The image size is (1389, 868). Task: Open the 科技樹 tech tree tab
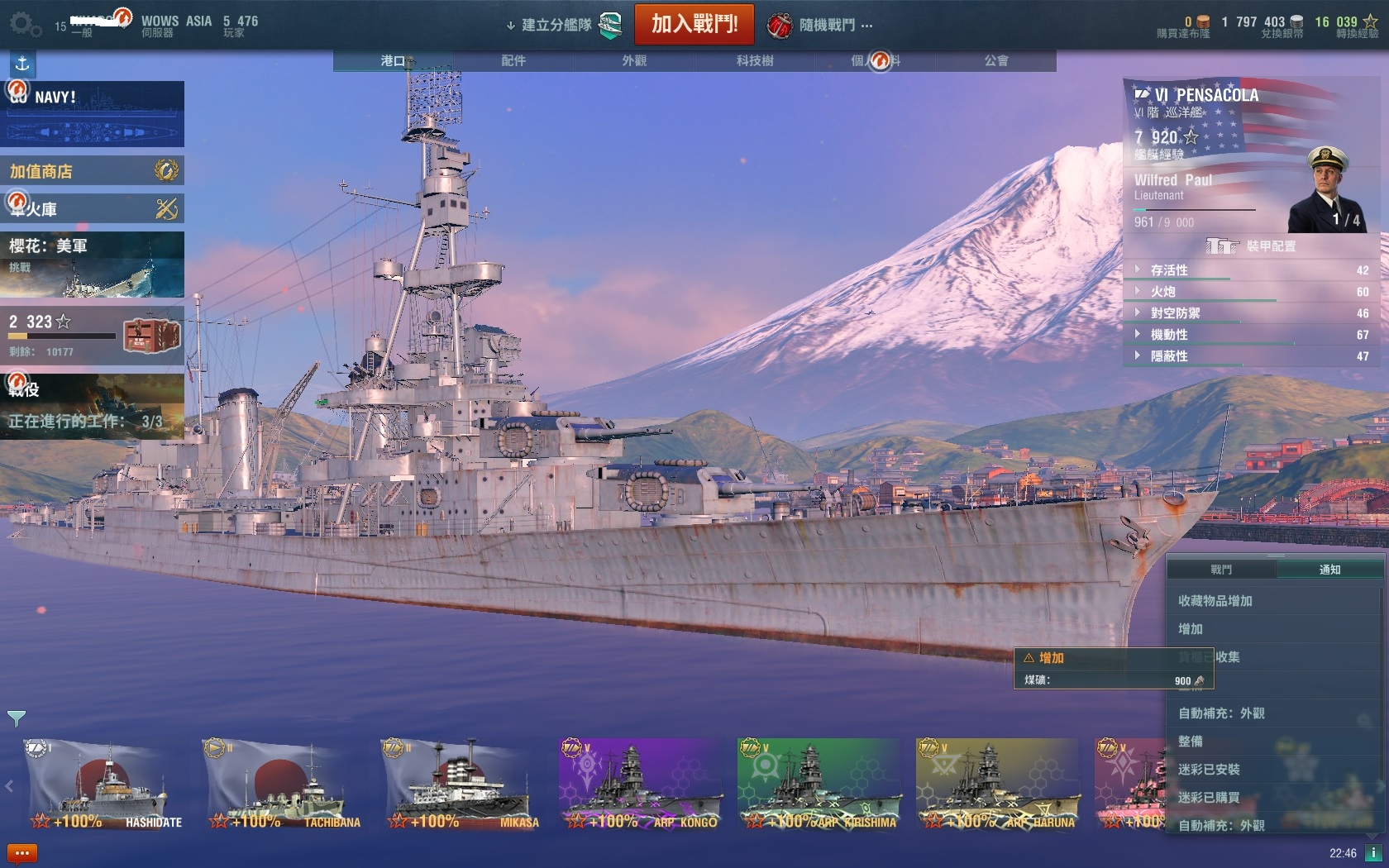click(755, 60)
